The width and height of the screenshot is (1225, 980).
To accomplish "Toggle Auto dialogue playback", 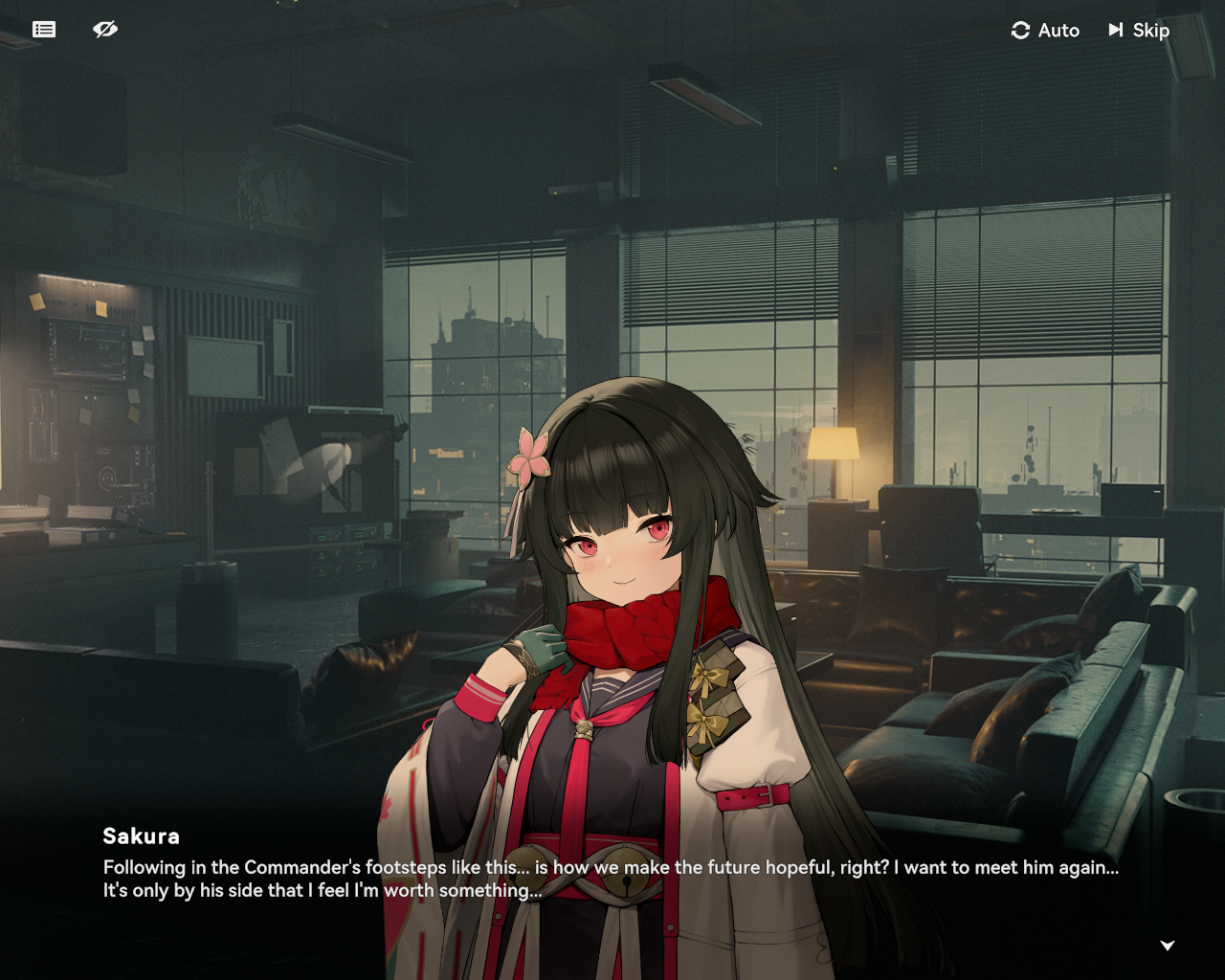I will pos(1045,31).
